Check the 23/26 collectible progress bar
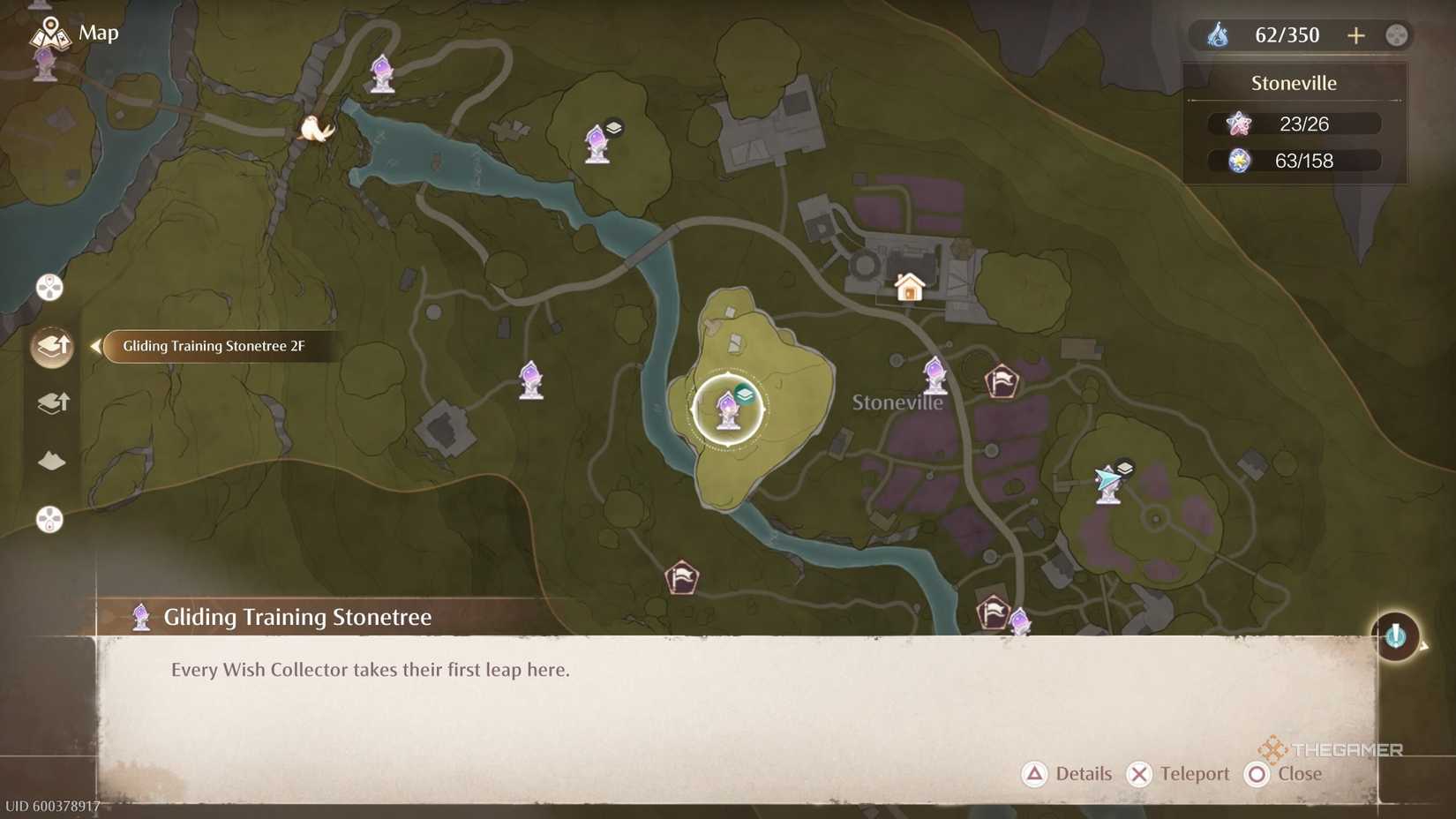Viewport: 1456px width, 819px height. tap(1294, 124)
